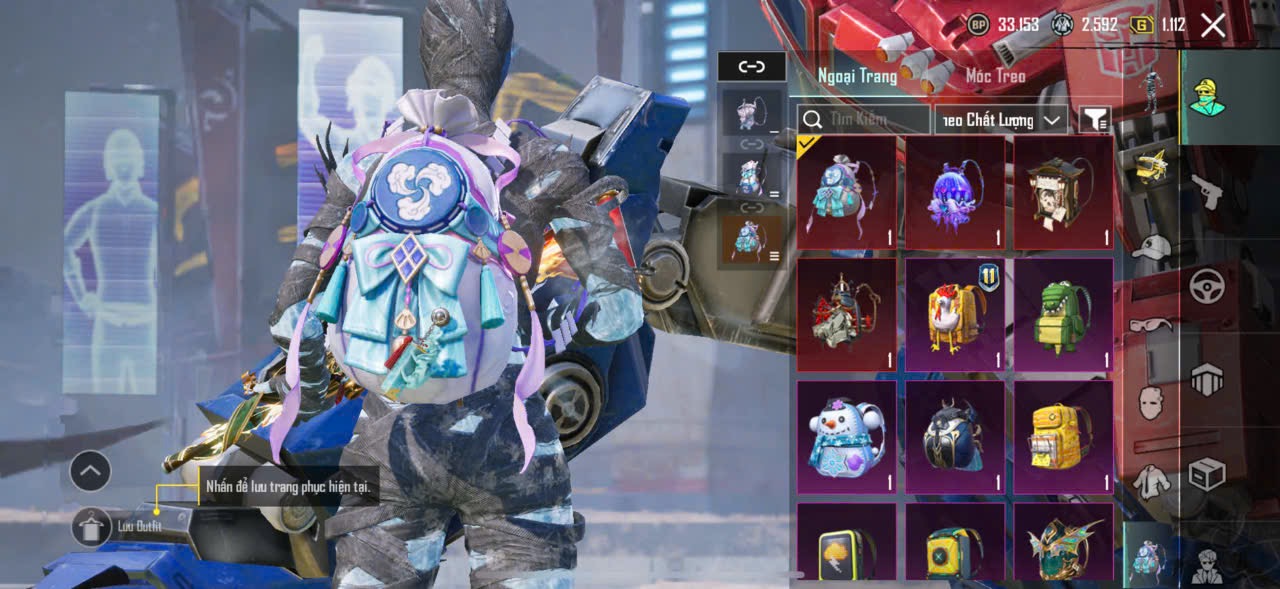The image size is (1280, 589).
Task: Switch to the Móc Treo tab
Action: click(995, 76)
